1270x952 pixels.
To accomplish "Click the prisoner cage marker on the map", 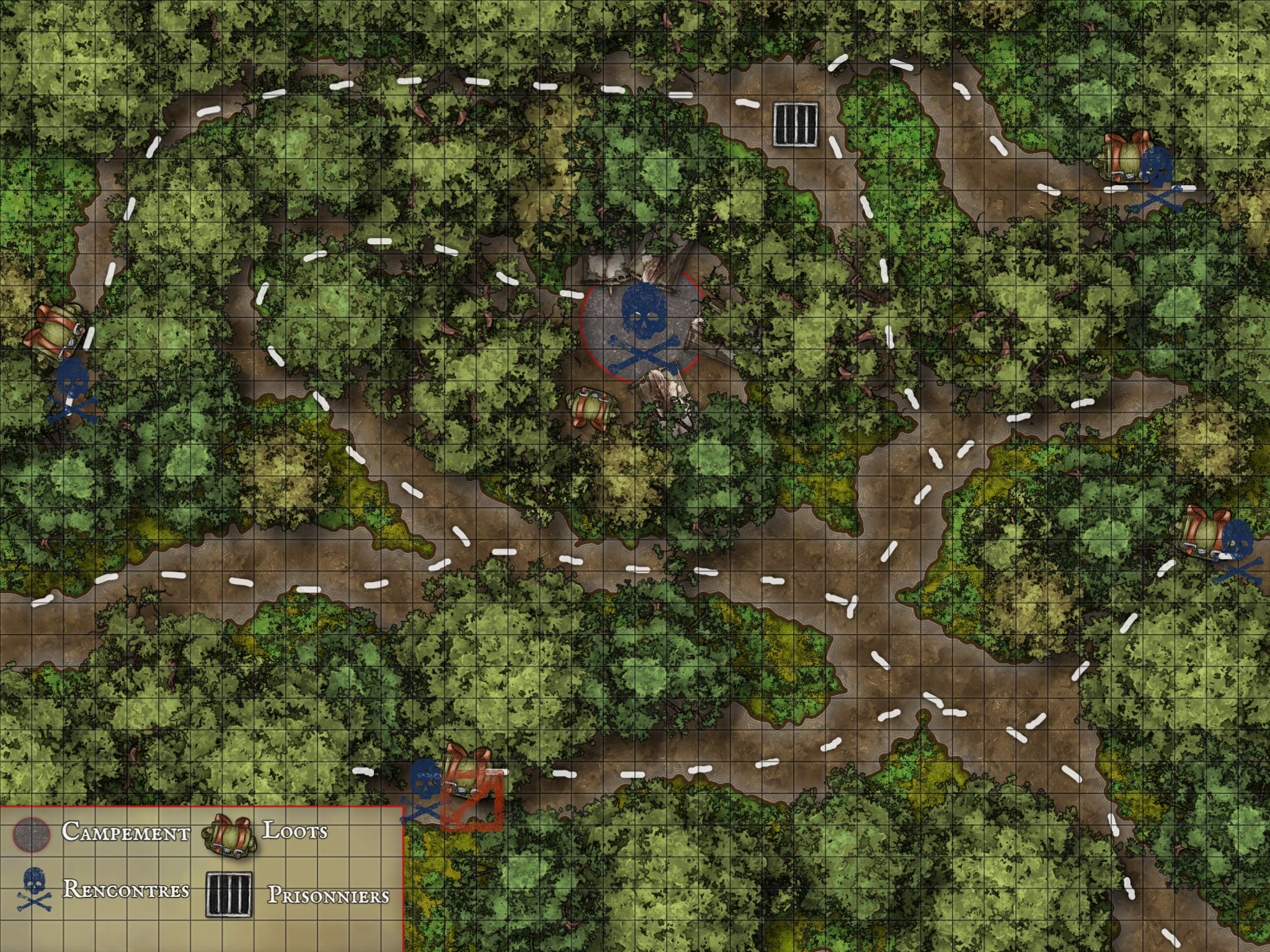I will pyautogui.click(x=795, y=124).
